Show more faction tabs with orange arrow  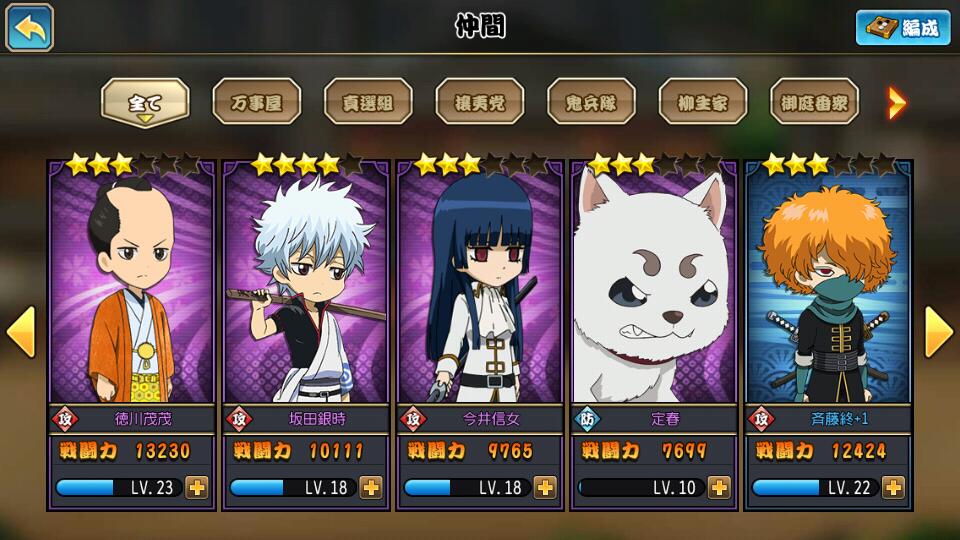897,102
